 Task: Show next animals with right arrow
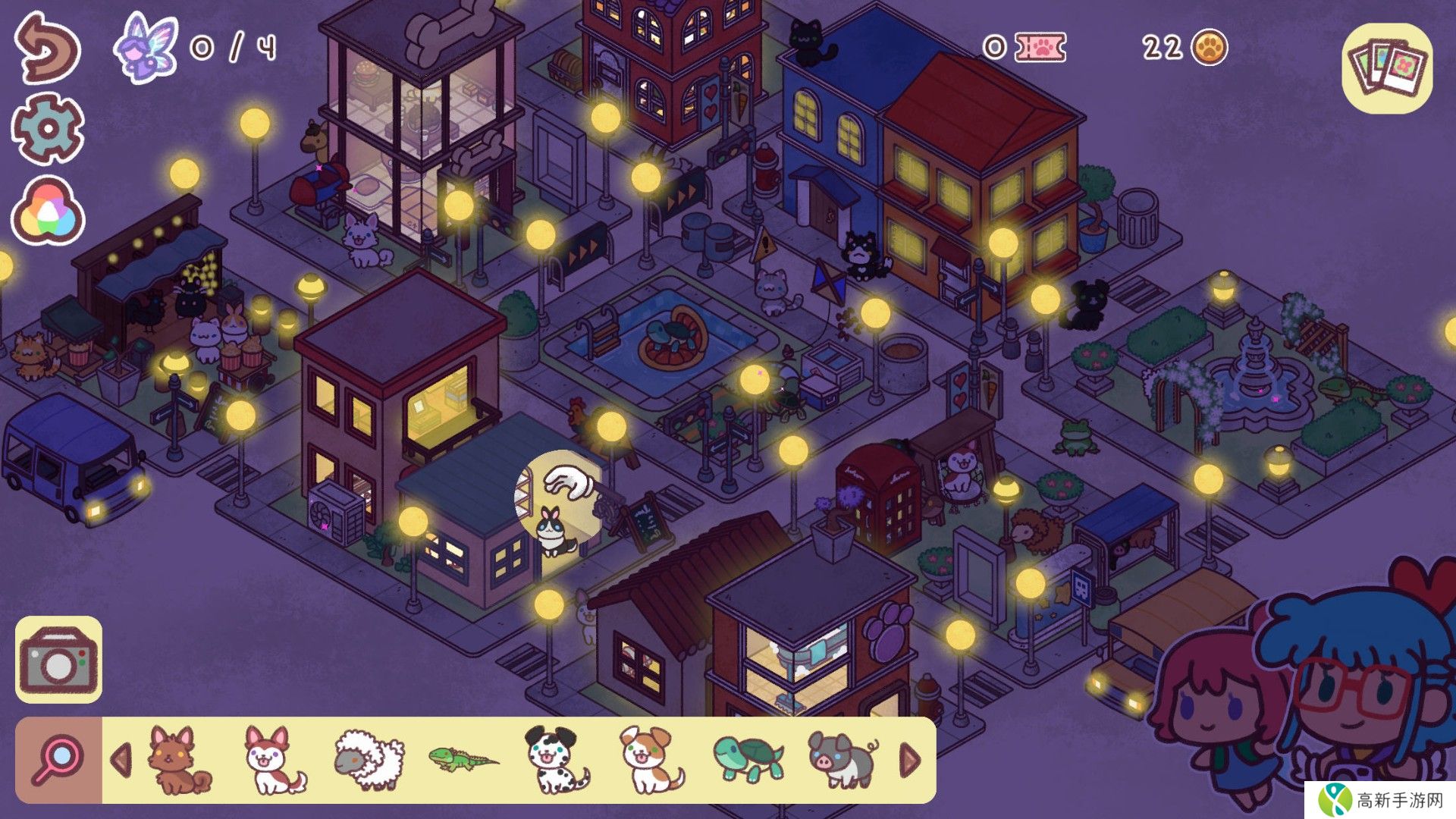tap(910, 760)
